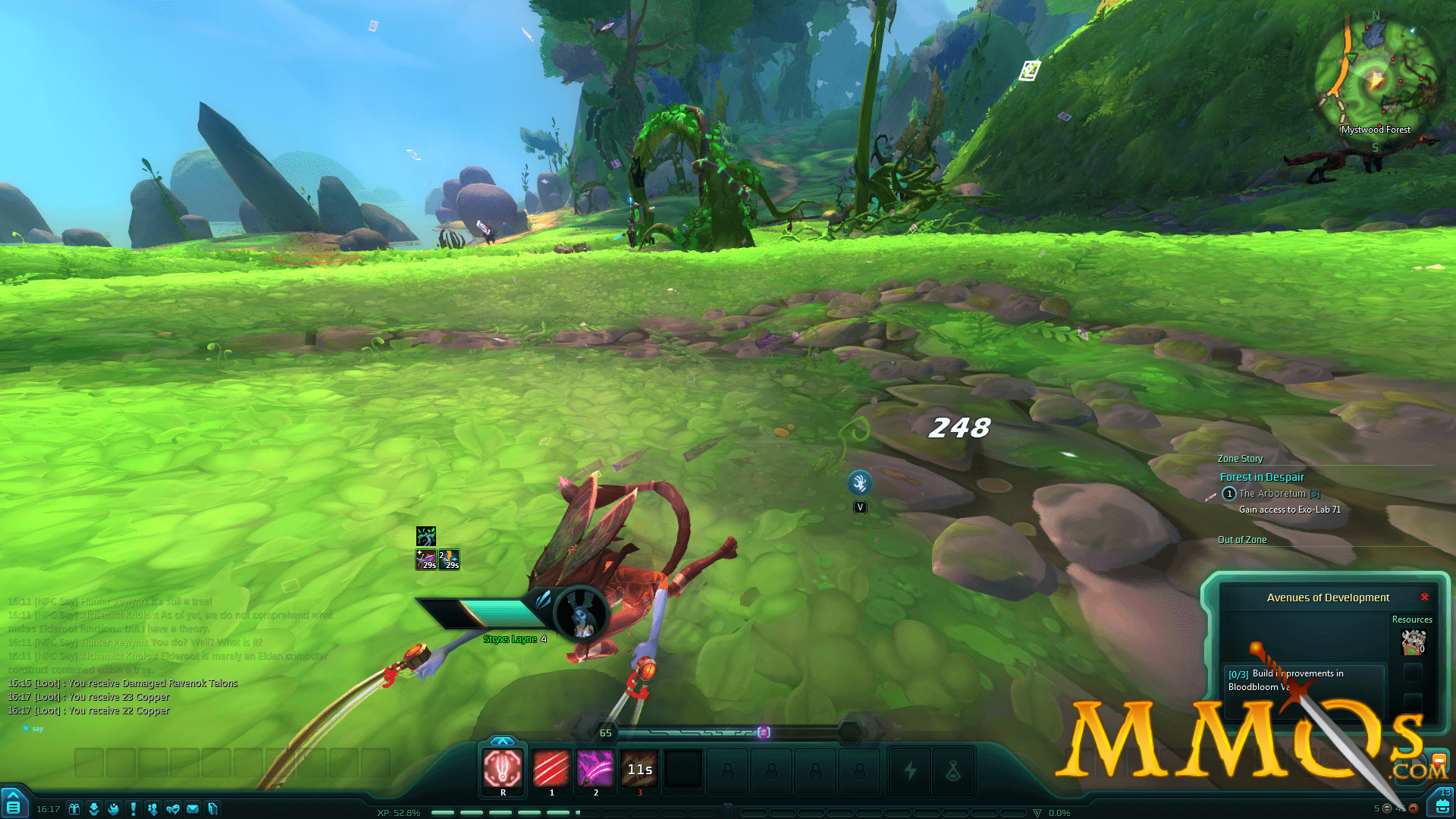Trigger the purple slash ability in slot 2
The height and width of the screenshot is (819, 1456).
click(x=595, y=768)
